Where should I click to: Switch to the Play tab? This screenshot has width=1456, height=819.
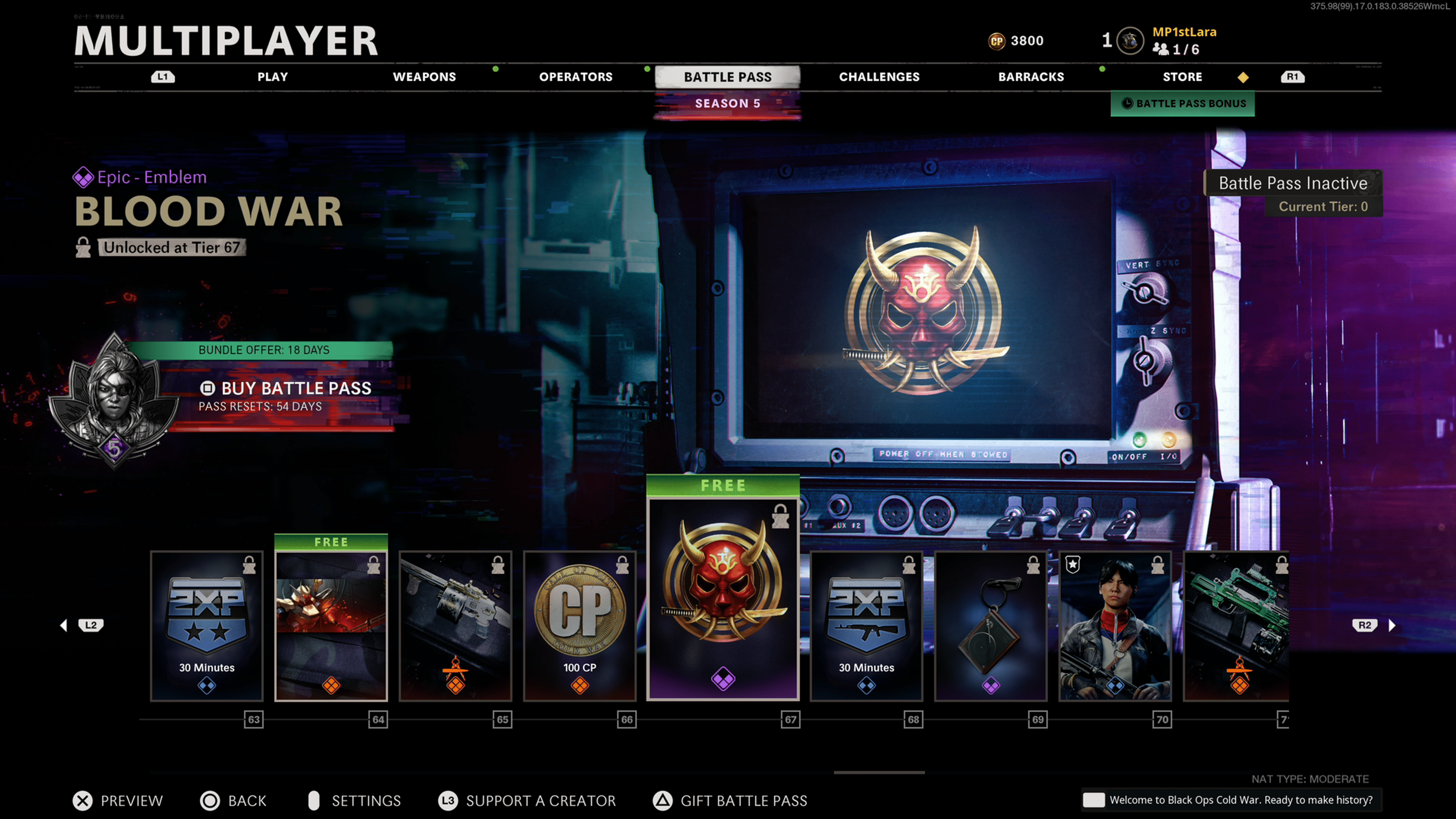pos(273,77)
